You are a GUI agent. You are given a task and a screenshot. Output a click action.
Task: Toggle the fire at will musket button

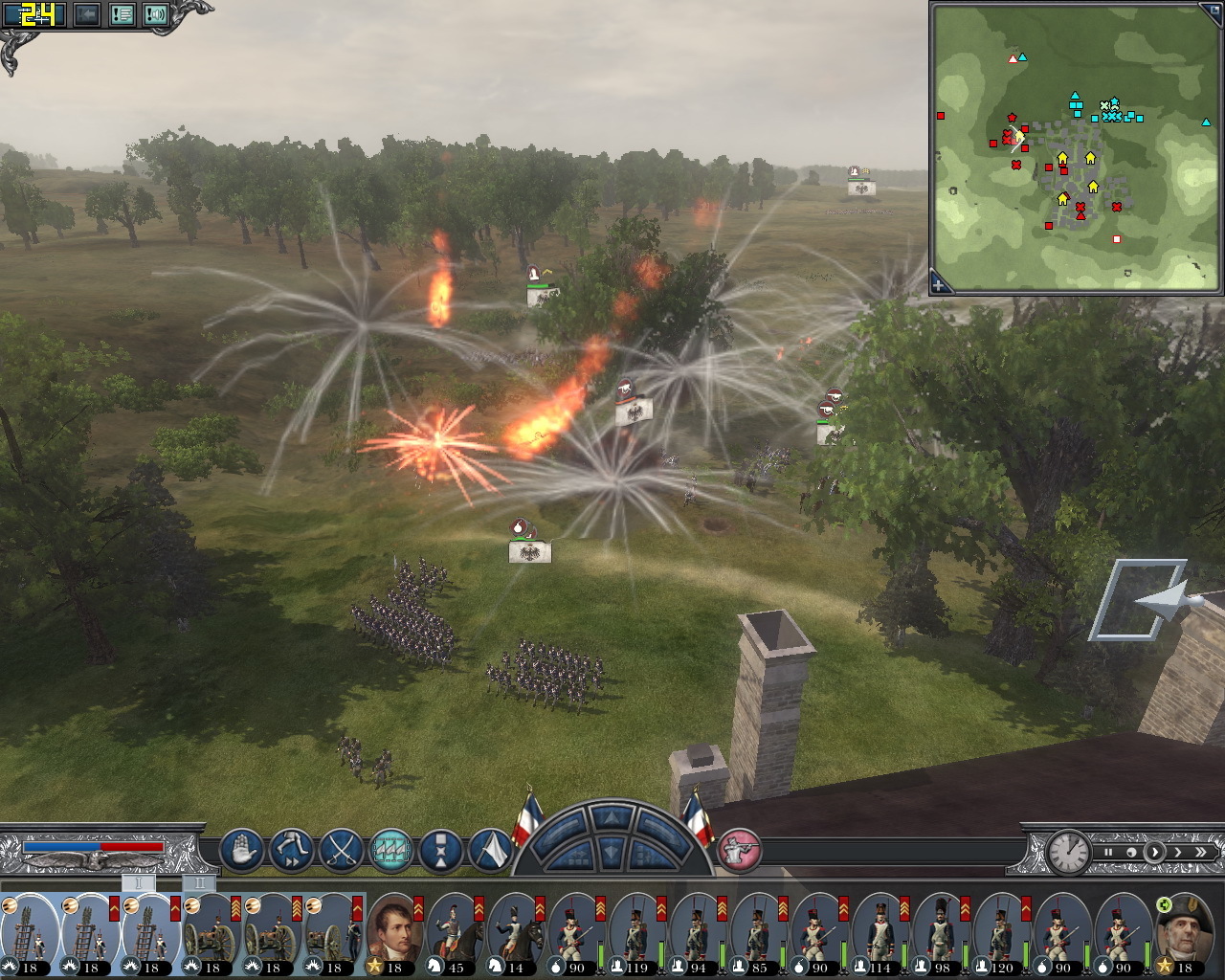tap(738, 849)
